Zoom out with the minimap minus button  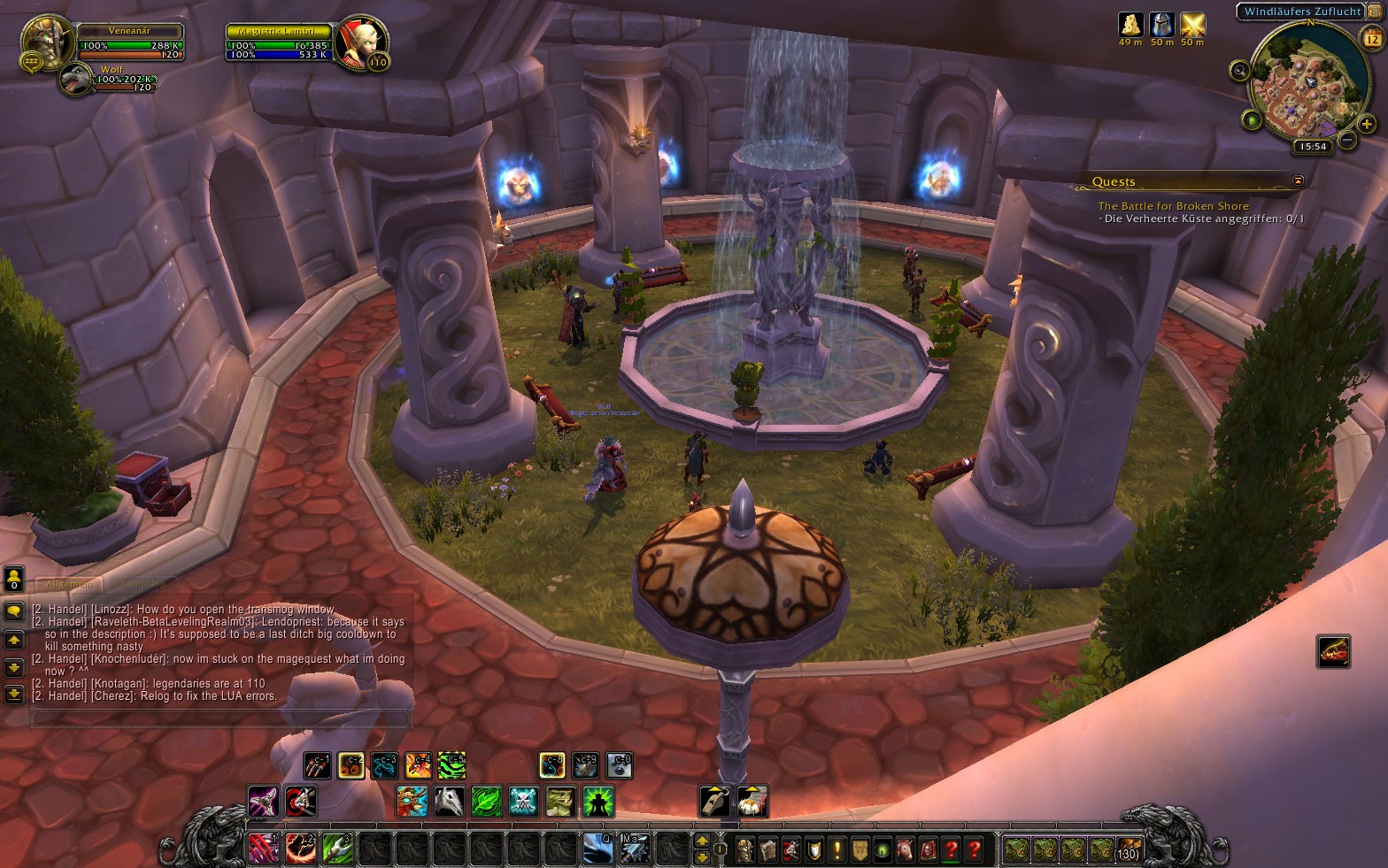[x=1347, y=140]
